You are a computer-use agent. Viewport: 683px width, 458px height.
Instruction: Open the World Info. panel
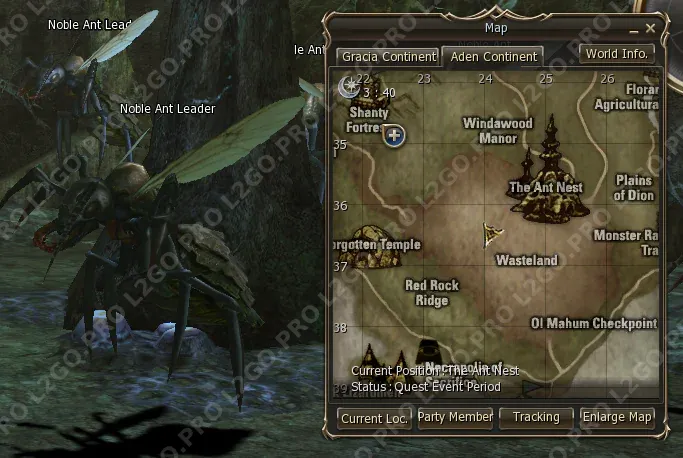point(618,54)
